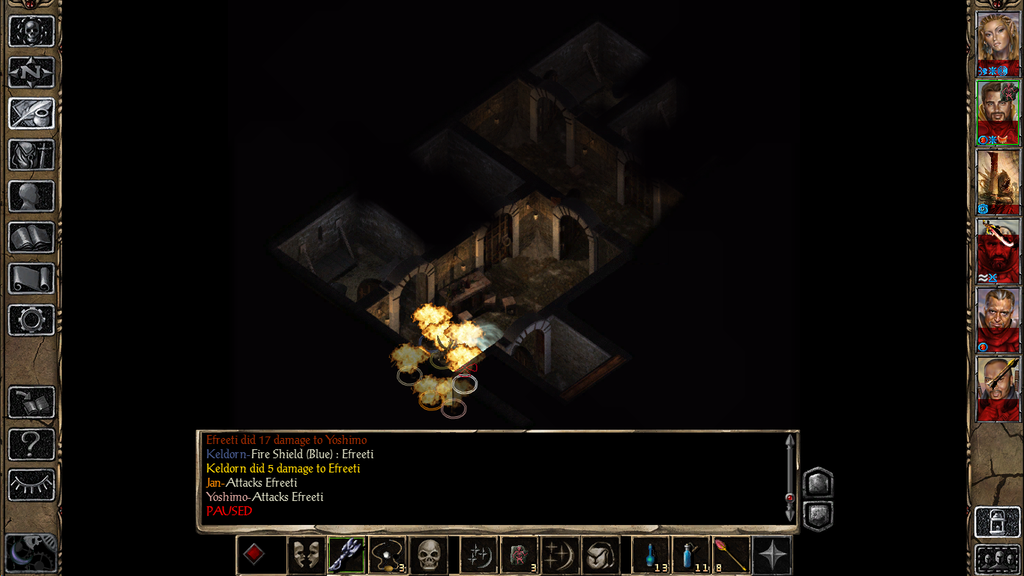Use the red-tipped wand with 8 charges

pos(731,555)
